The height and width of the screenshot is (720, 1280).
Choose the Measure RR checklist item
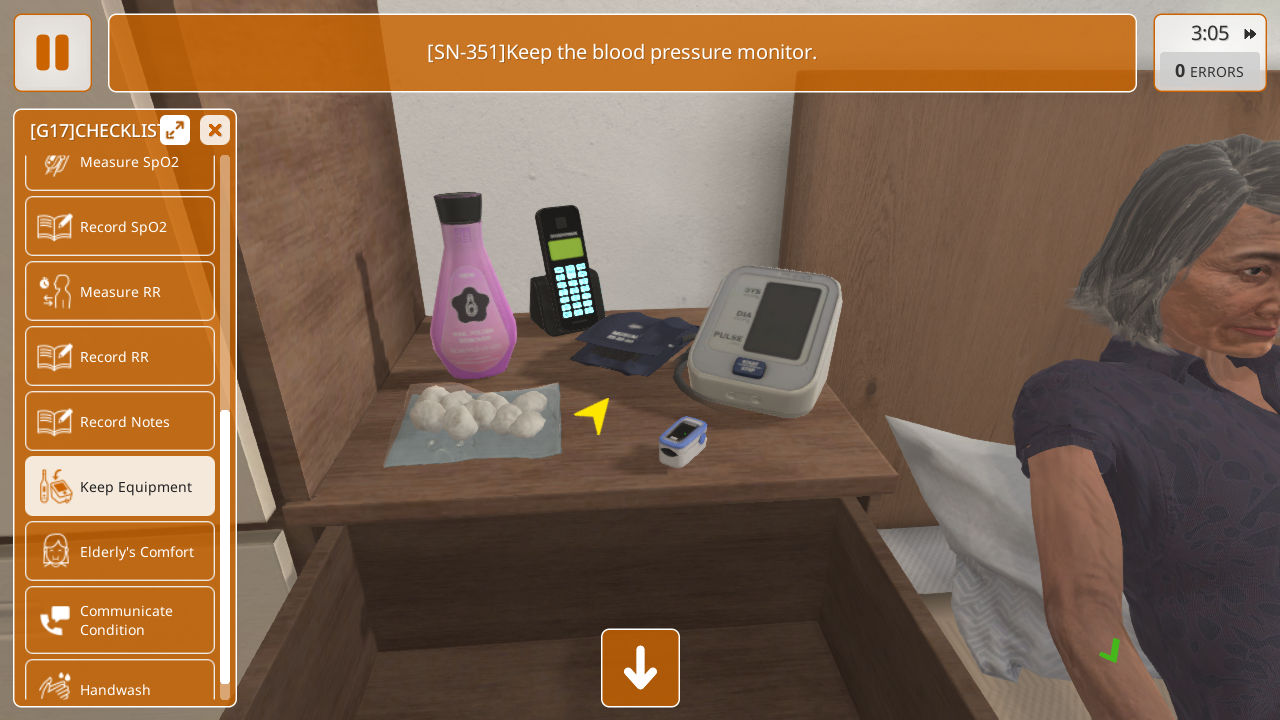(120, 291)
